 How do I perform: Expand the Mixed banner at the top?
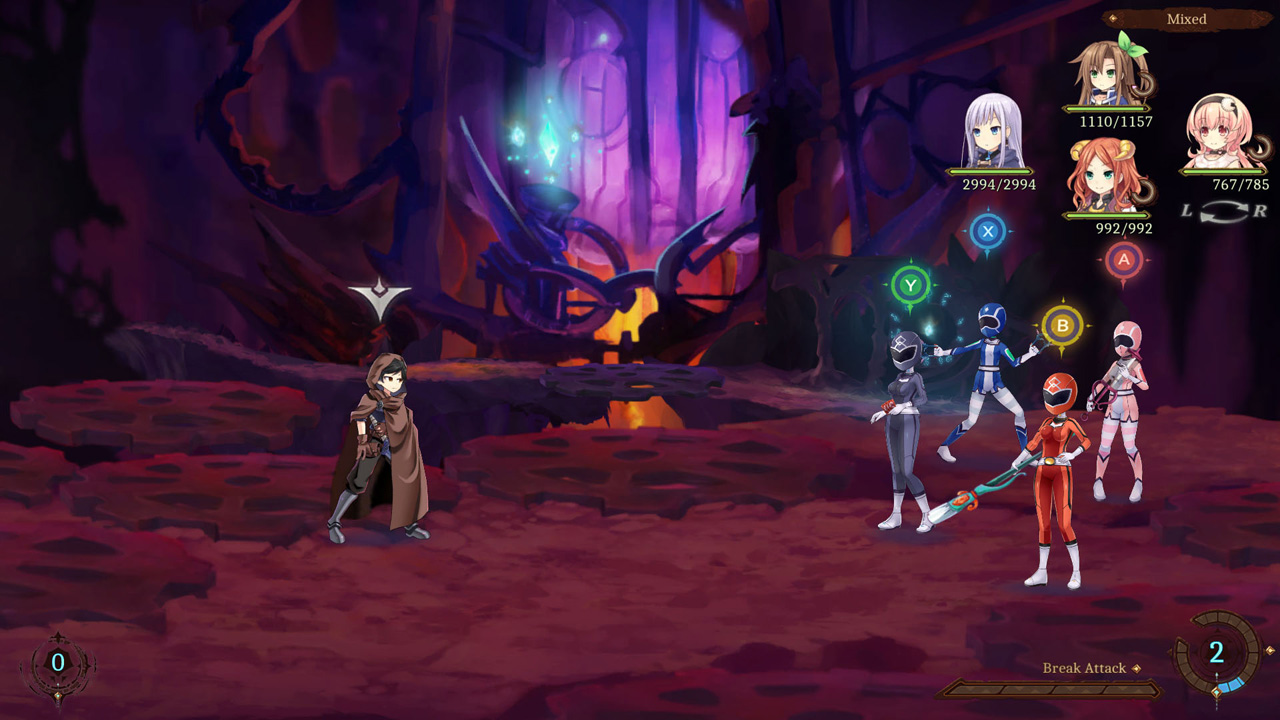(x=1185, y=19)
